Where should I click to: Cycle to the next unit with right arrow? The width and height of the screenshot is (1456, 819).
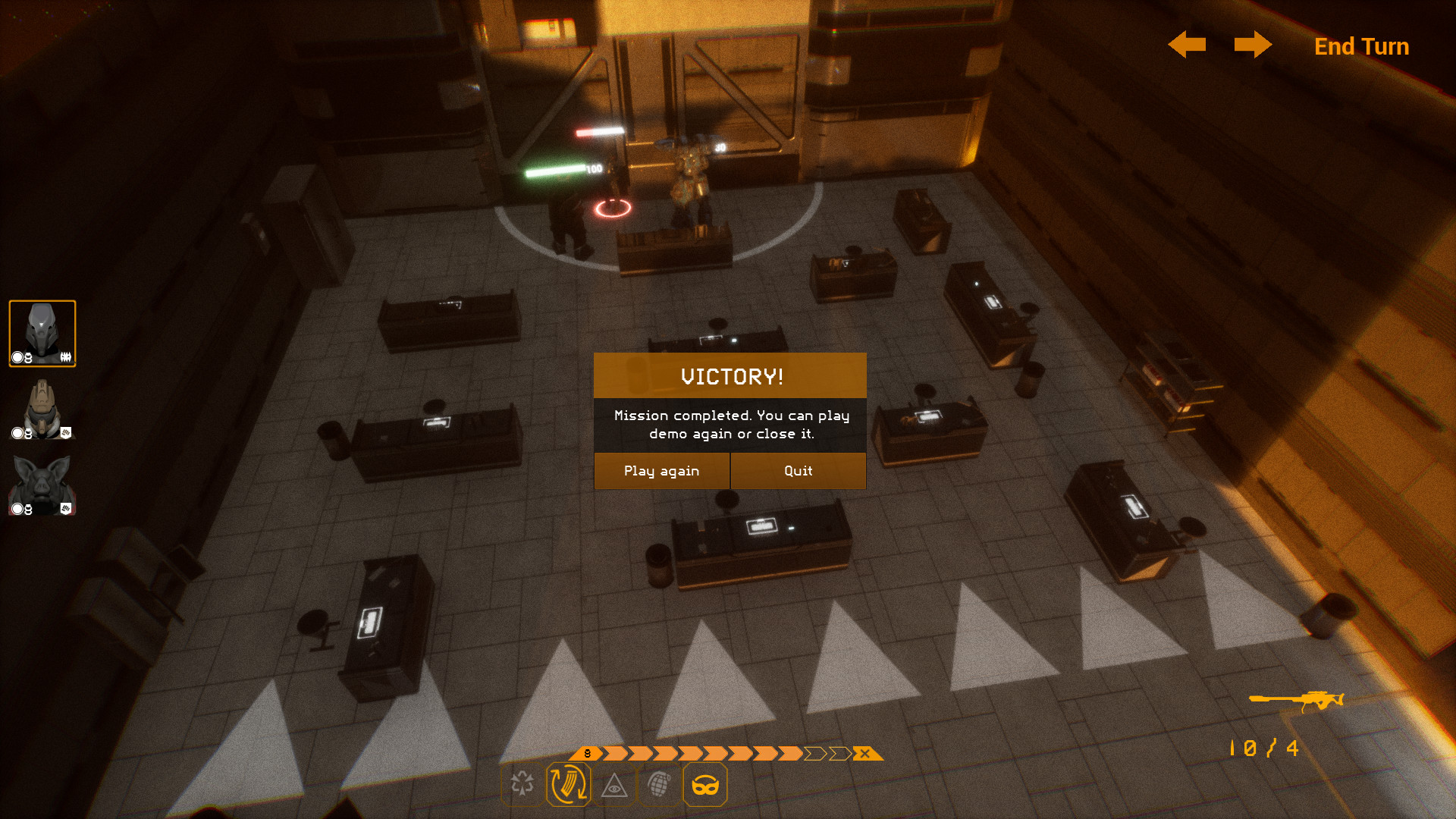click(1253, 45)
